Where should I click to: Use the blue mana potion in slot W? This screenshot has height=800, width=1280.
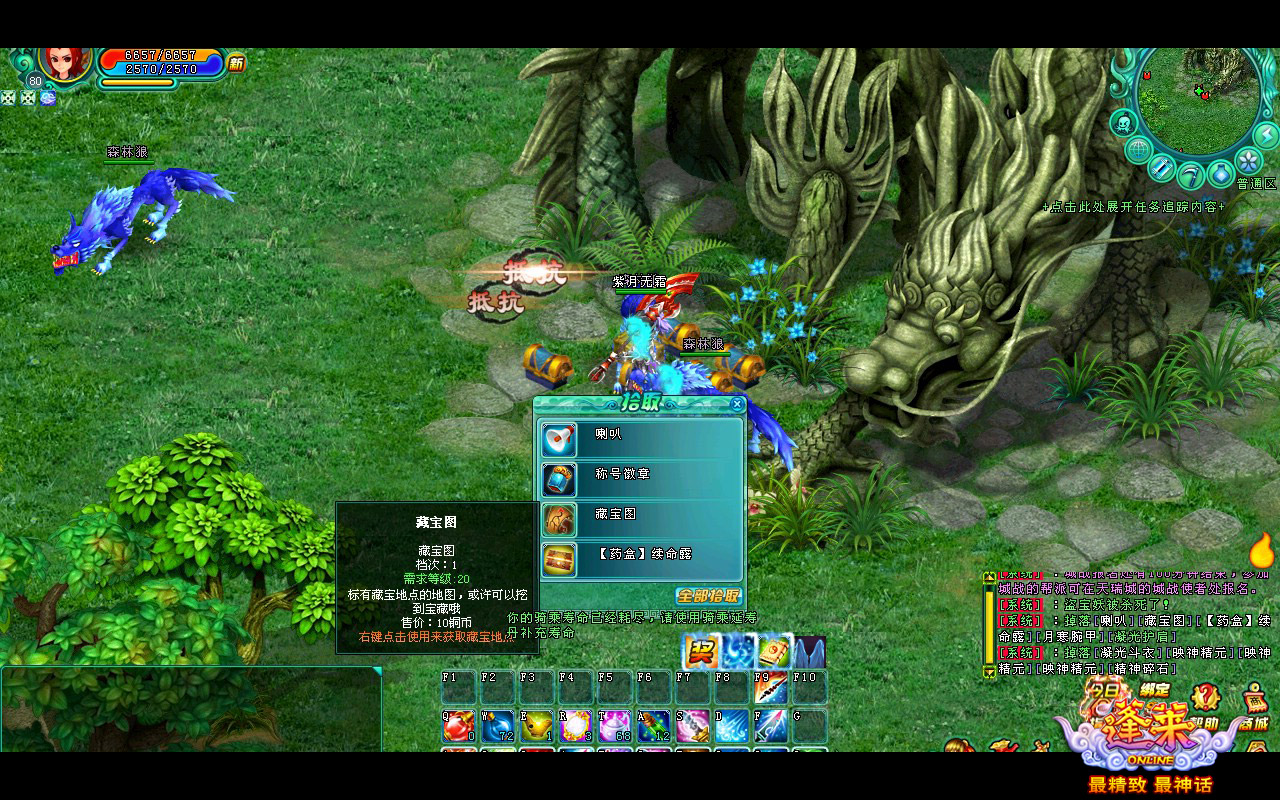[x=498, y=726]
